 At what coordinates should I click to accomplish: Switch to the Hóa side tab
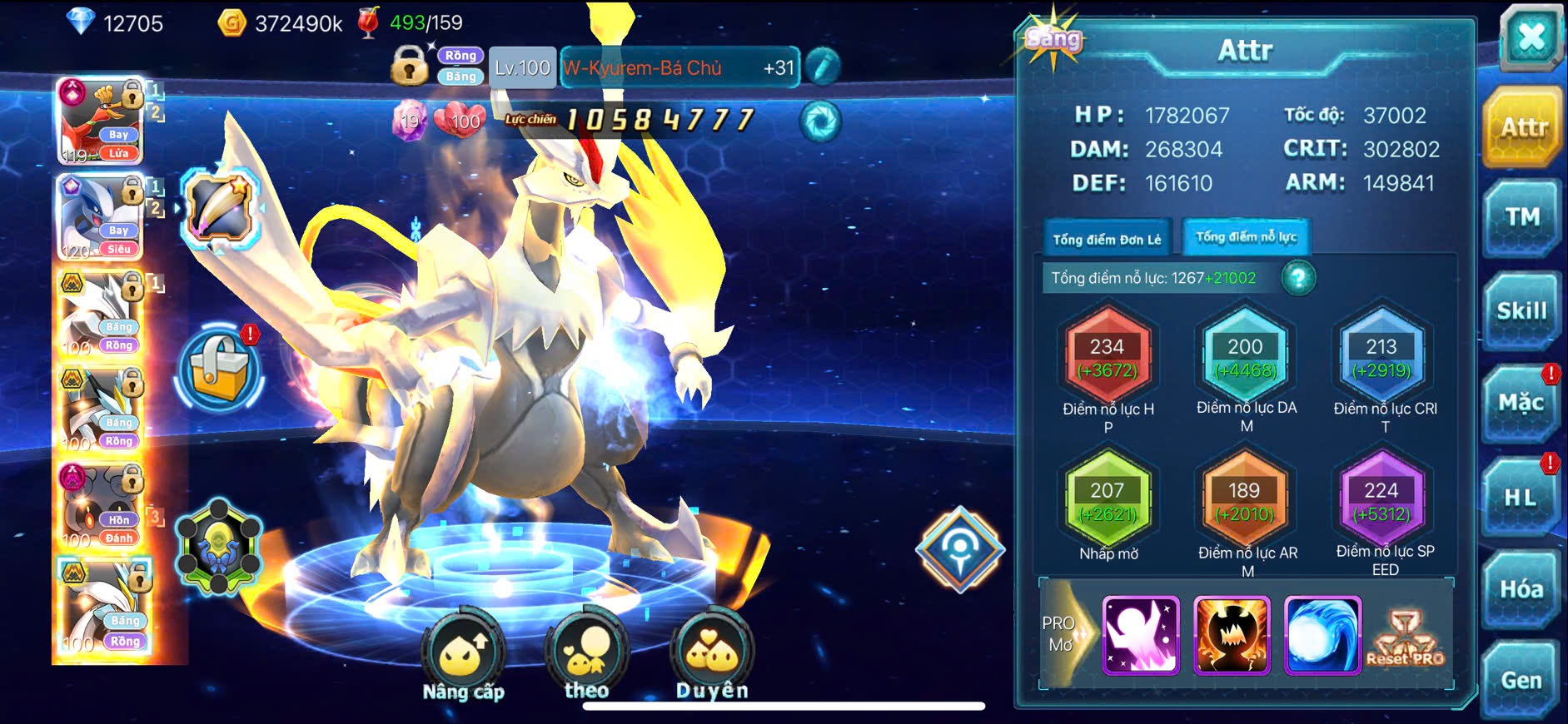[x=1521, y=590]
